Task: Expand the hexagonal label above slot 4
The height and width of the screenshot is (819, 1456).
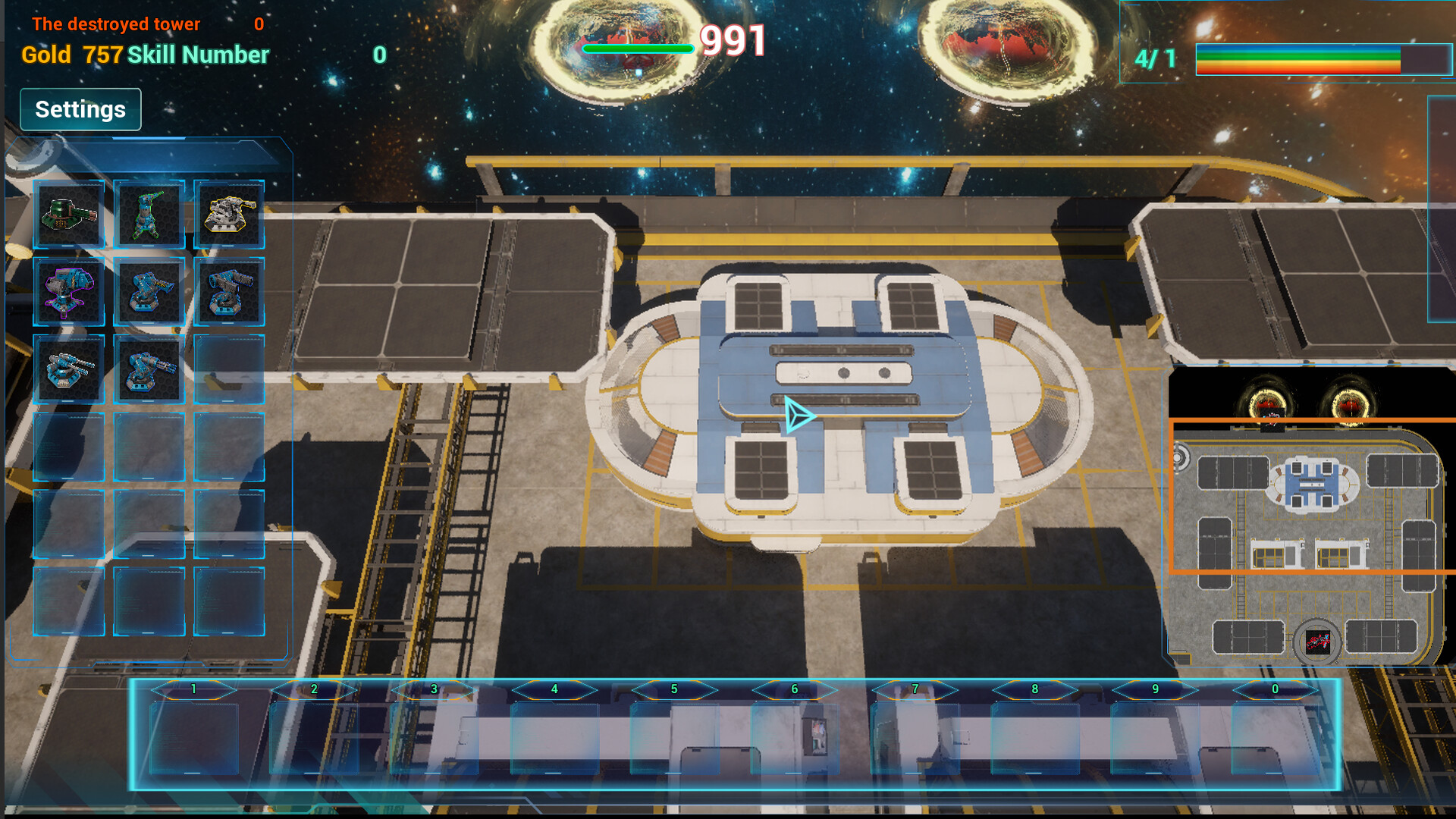Action: [x=553, y=690]
